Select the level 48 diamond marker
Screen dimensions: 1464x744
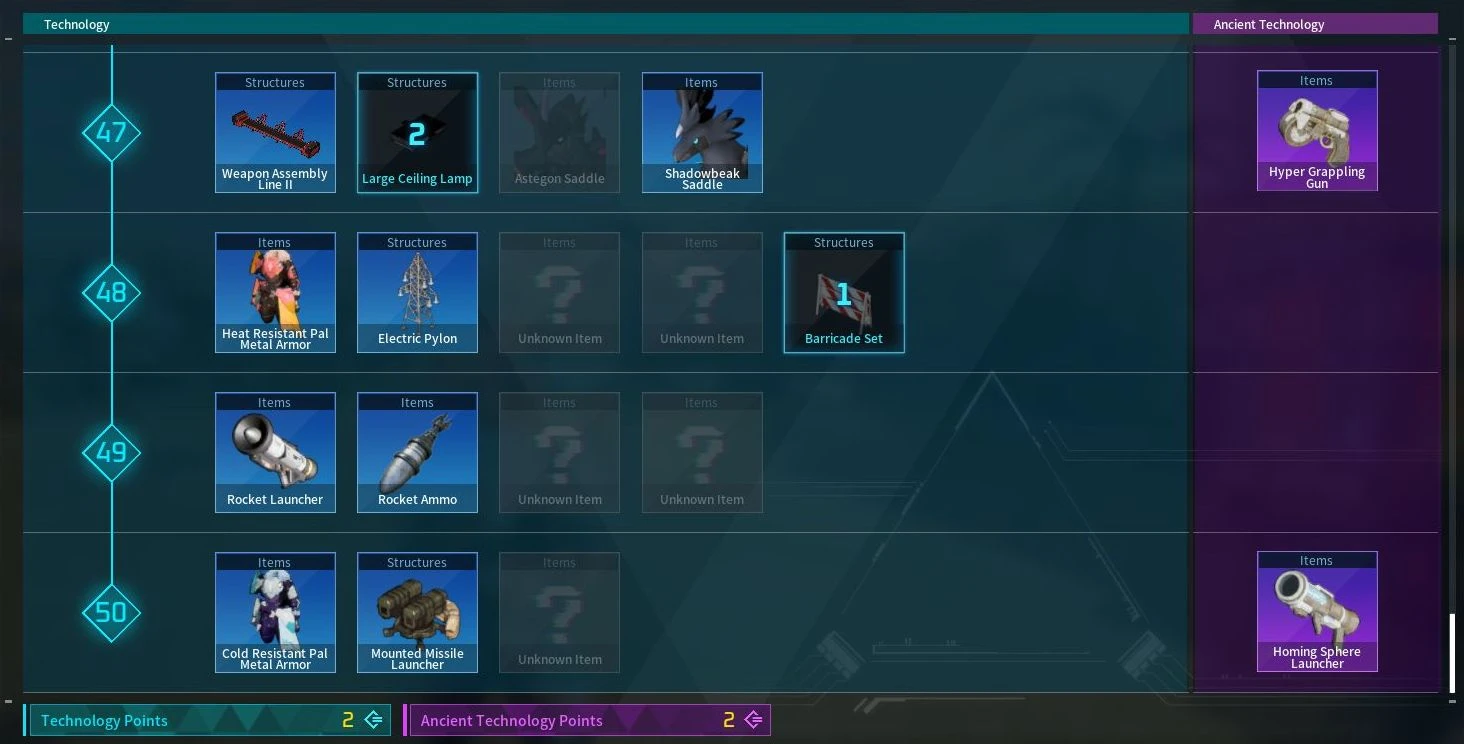click(111, 292)
